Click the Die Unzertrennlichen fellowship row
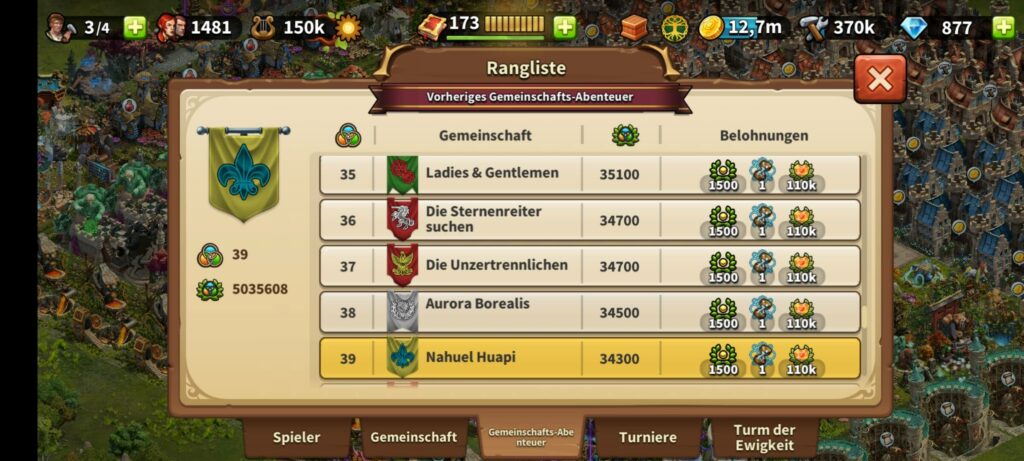 click(x=590, y=266)
